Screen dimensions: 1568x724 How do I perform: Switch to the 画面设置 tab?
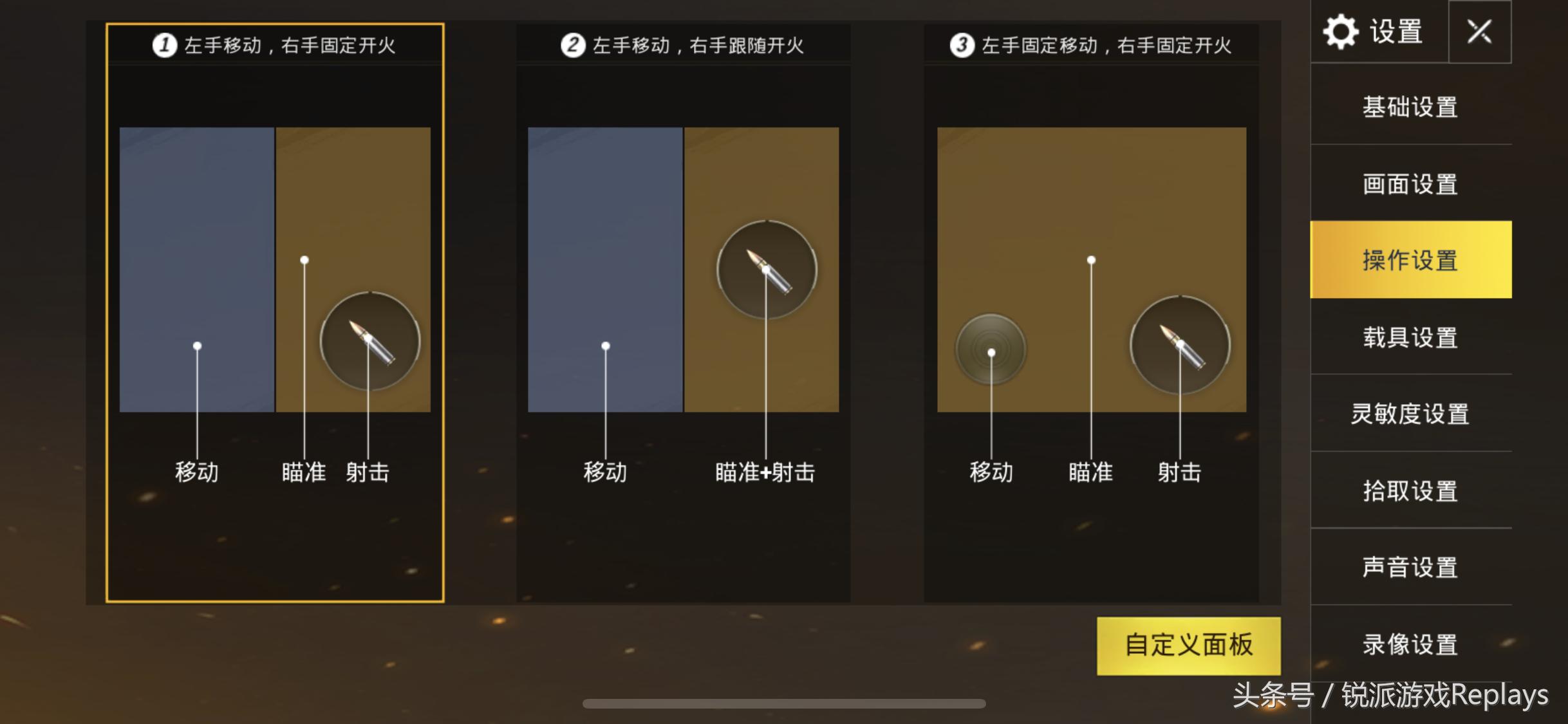(x=1411, y=184)
